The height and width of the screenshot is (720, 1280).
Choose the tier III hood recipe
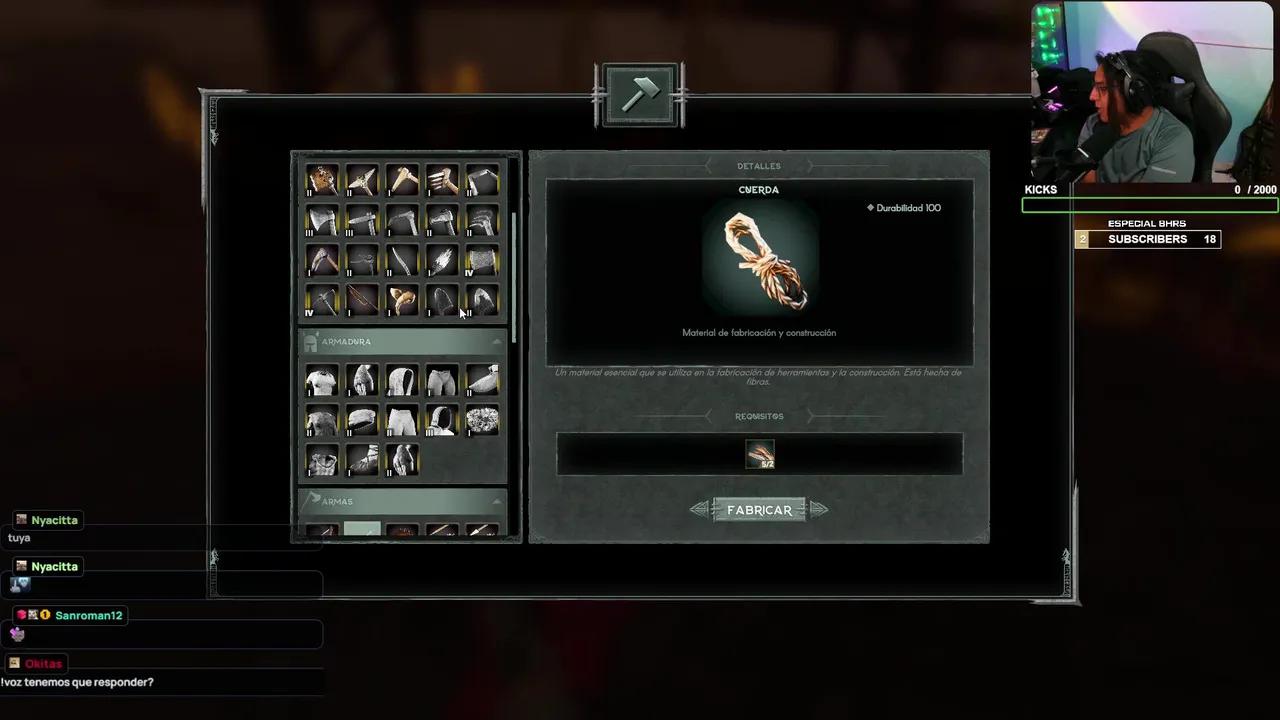point(441,420)
